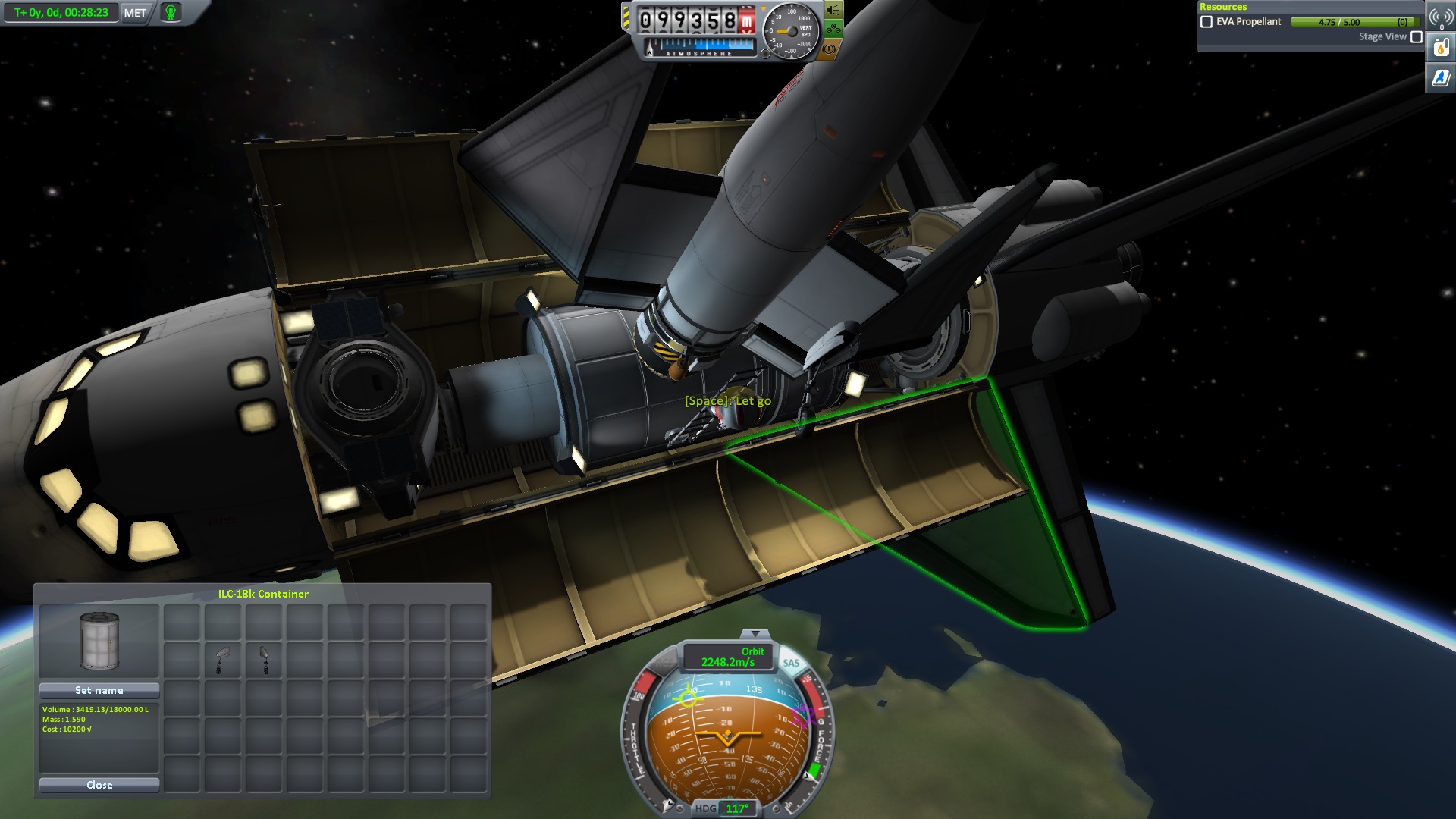Toggle the landing gear action button

click(833, 30)
